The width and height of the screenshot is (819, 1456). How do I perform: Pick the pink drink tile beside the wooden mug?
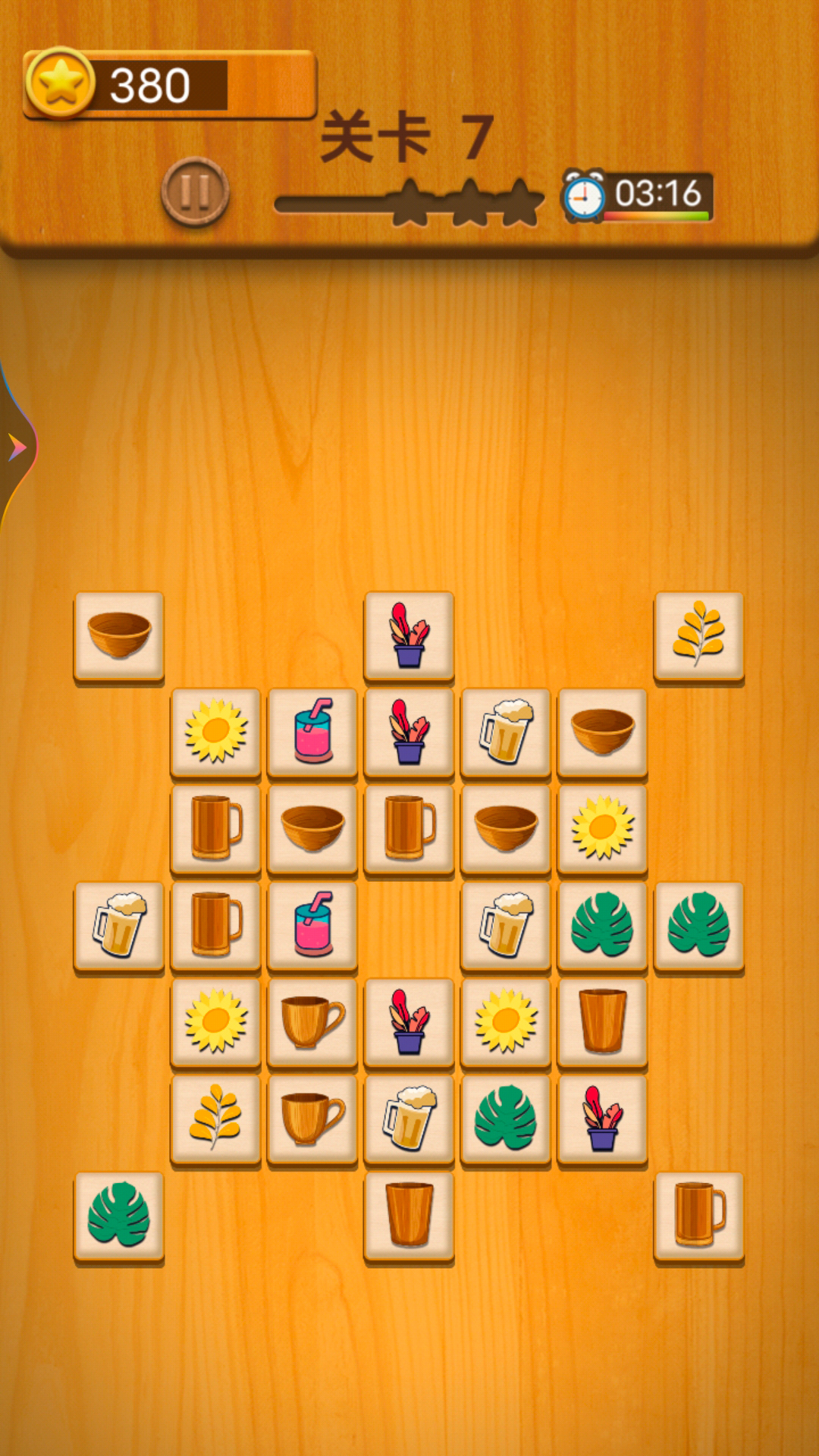[312, 924]
